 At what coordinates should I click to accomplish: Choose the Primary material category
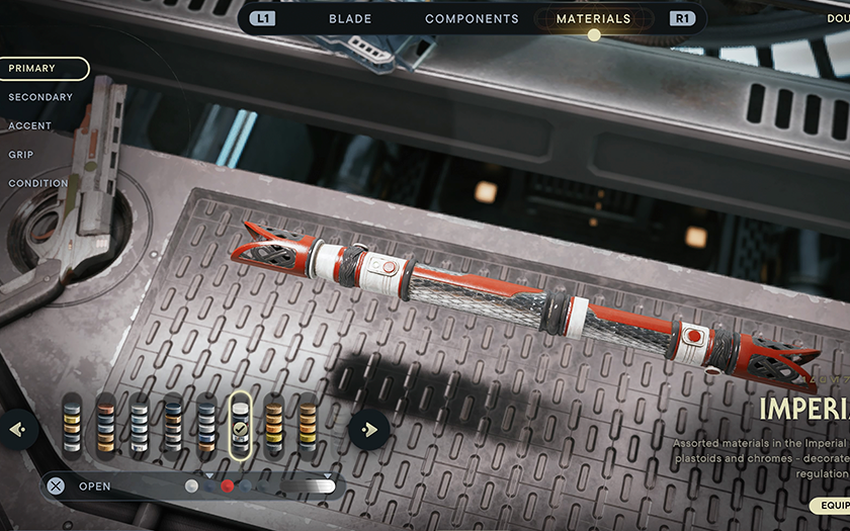[43, 68]
